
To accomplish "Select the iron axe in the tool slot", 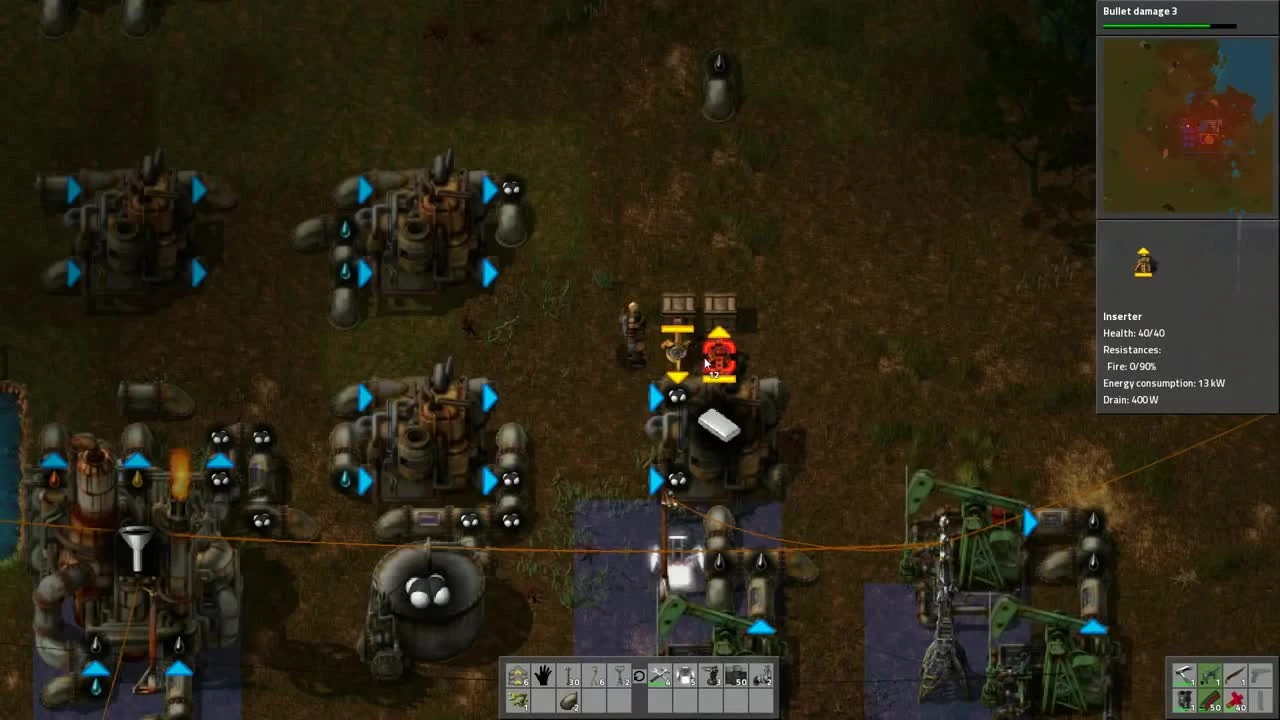I will 1184,673.
